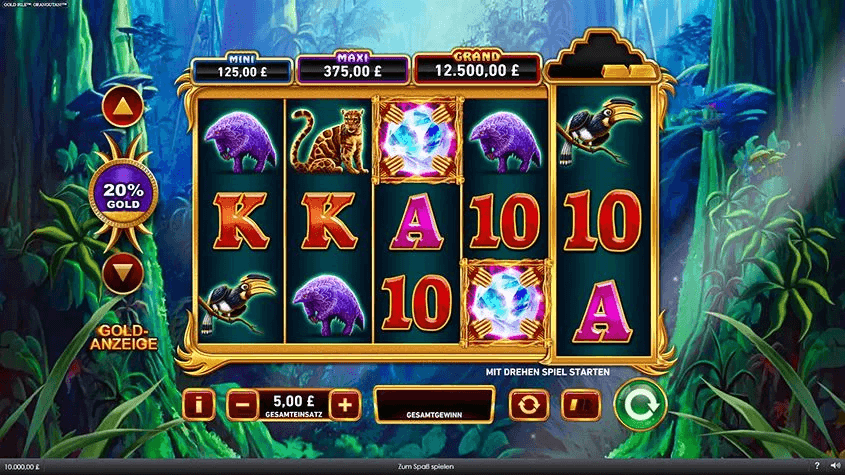Increase the total bet with plus
845x475 pixels.
(x=344, y=405)
